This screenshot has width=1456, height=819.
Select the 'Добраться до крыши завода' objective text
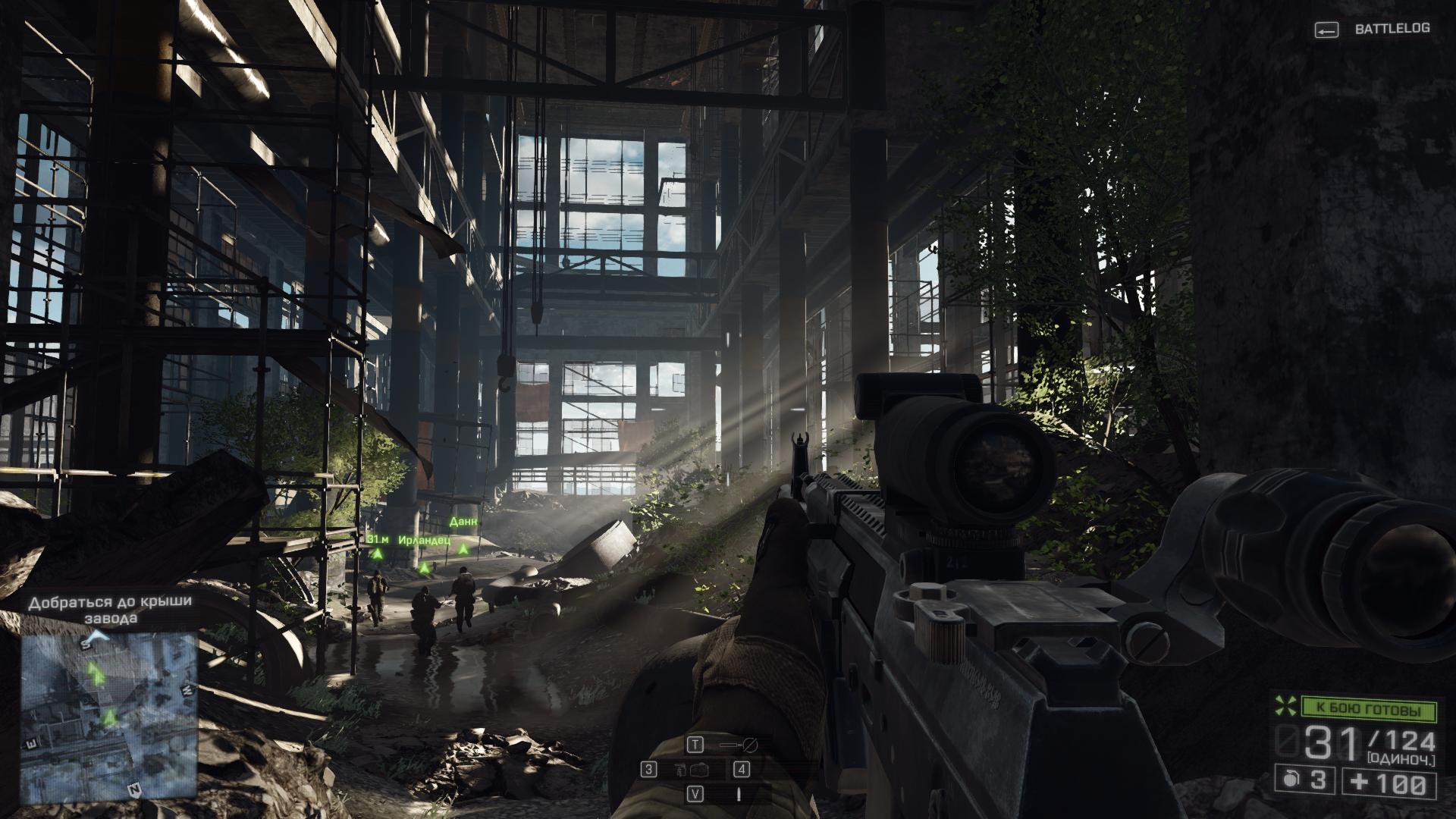pyautogui.click(x=110, y=610)
